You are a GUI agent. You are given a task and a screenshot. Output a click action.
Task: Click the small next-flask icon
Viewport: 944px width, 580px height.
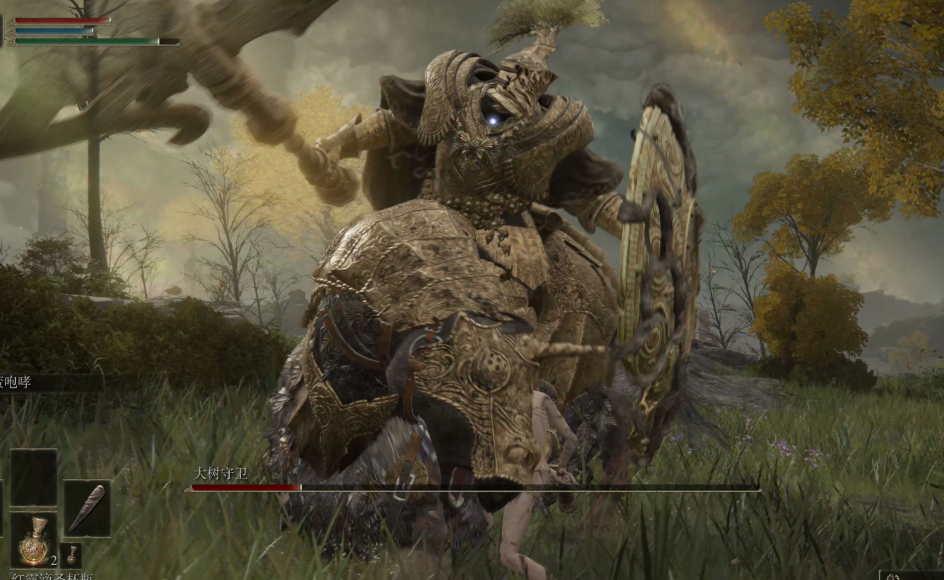pos(71,554)
